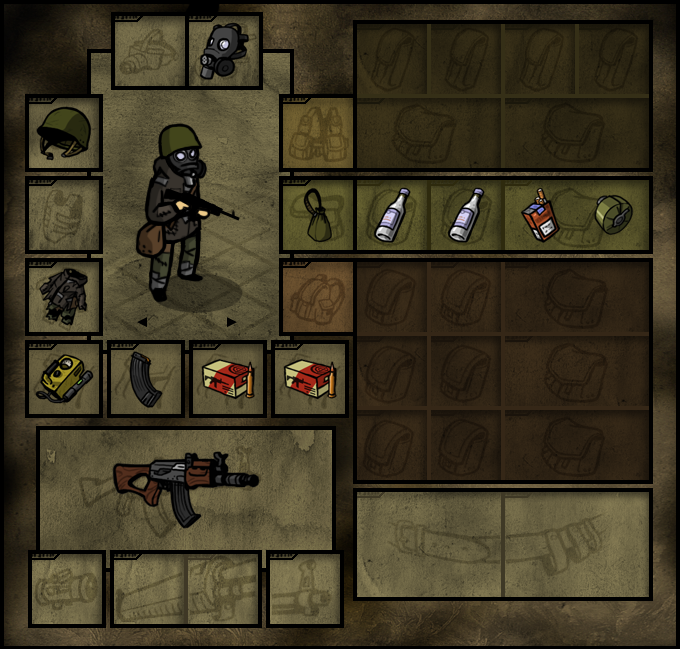
Task: Rotate character preview with left arrow
Action: coord(142,322)
